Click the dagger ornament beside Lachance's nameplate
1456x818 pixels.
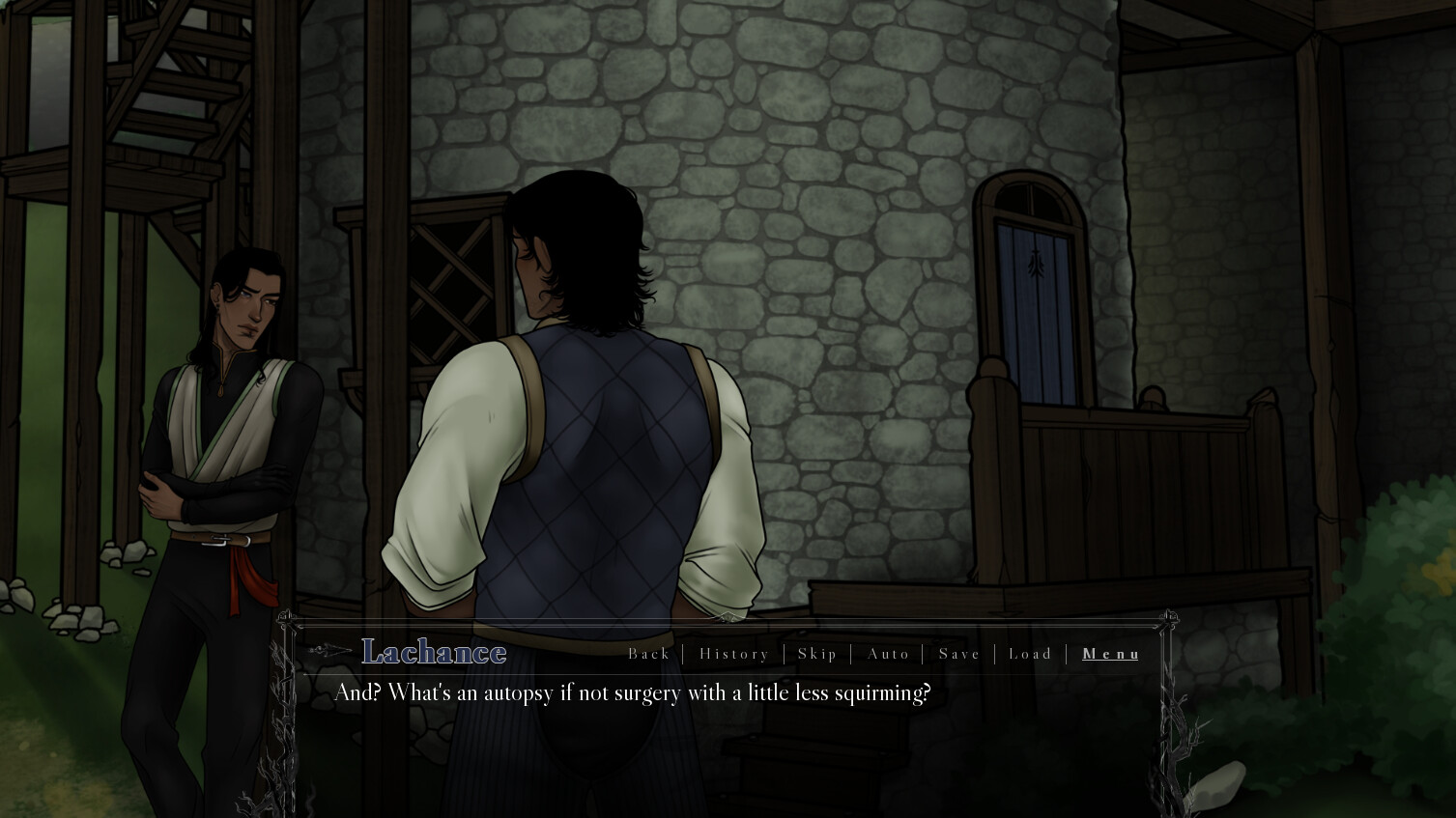click(328, 651)
